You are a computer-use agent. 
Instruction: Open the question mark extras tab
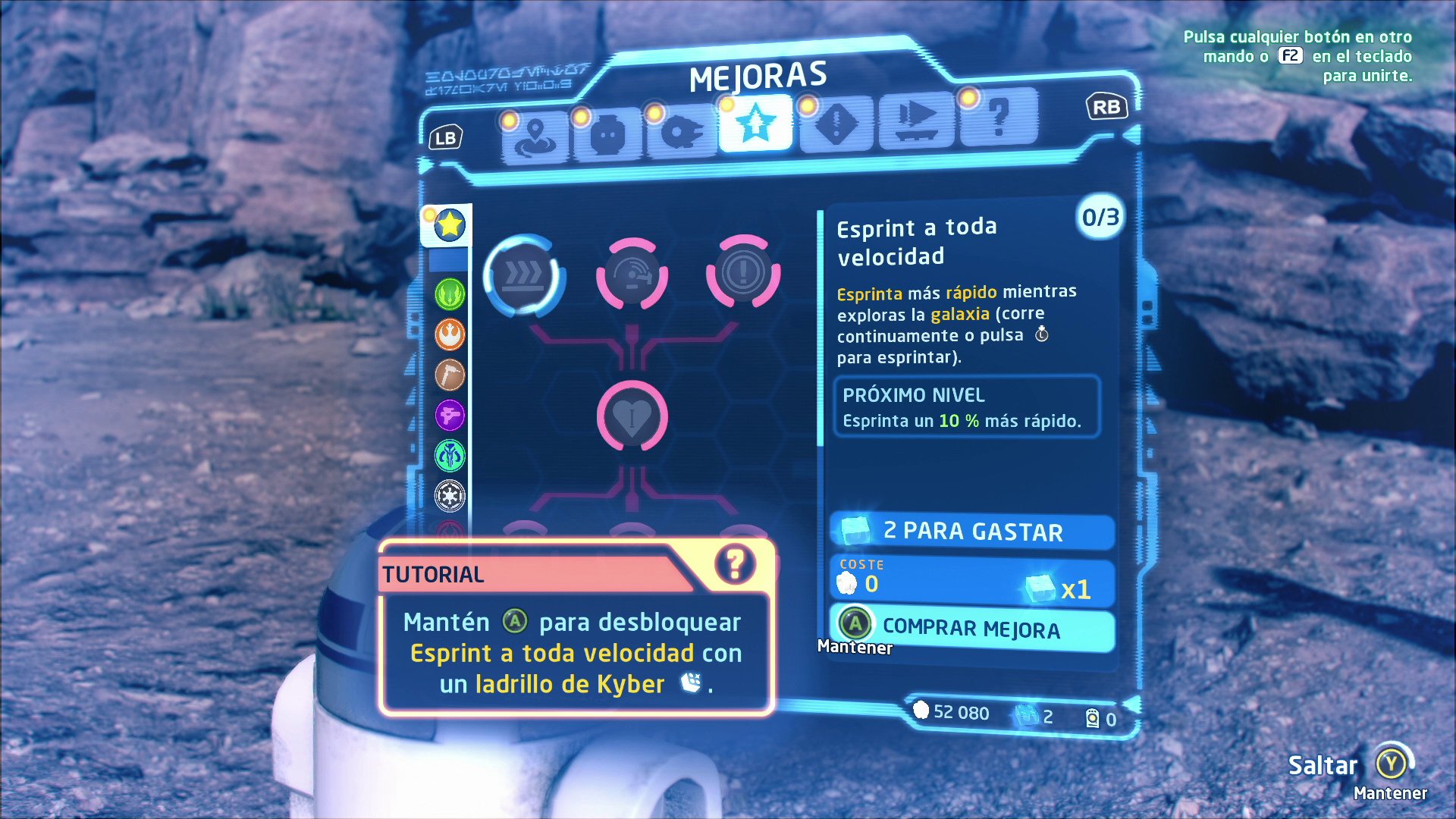[999, 118]
